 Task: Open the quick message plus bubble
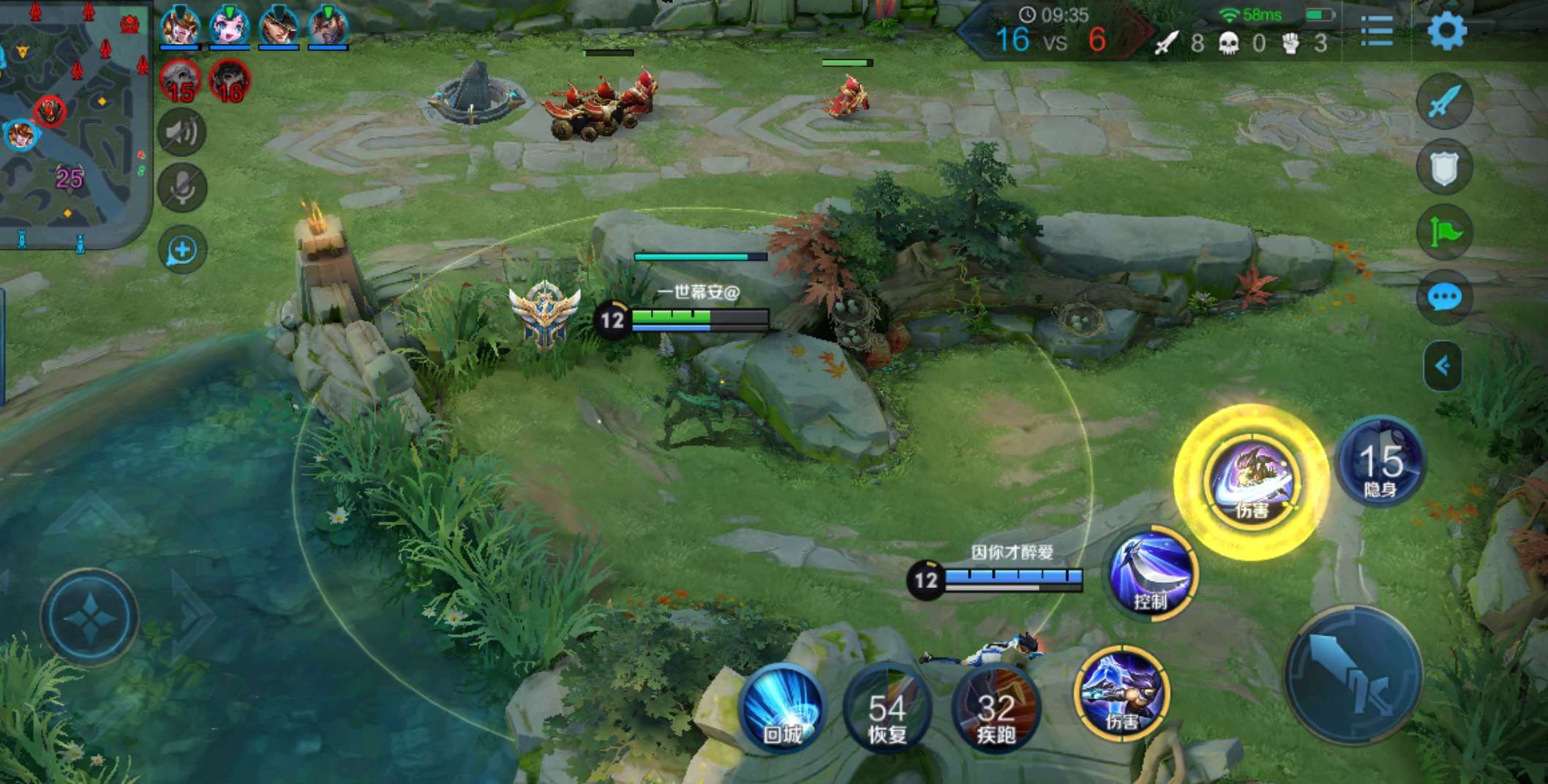[181, 250]
